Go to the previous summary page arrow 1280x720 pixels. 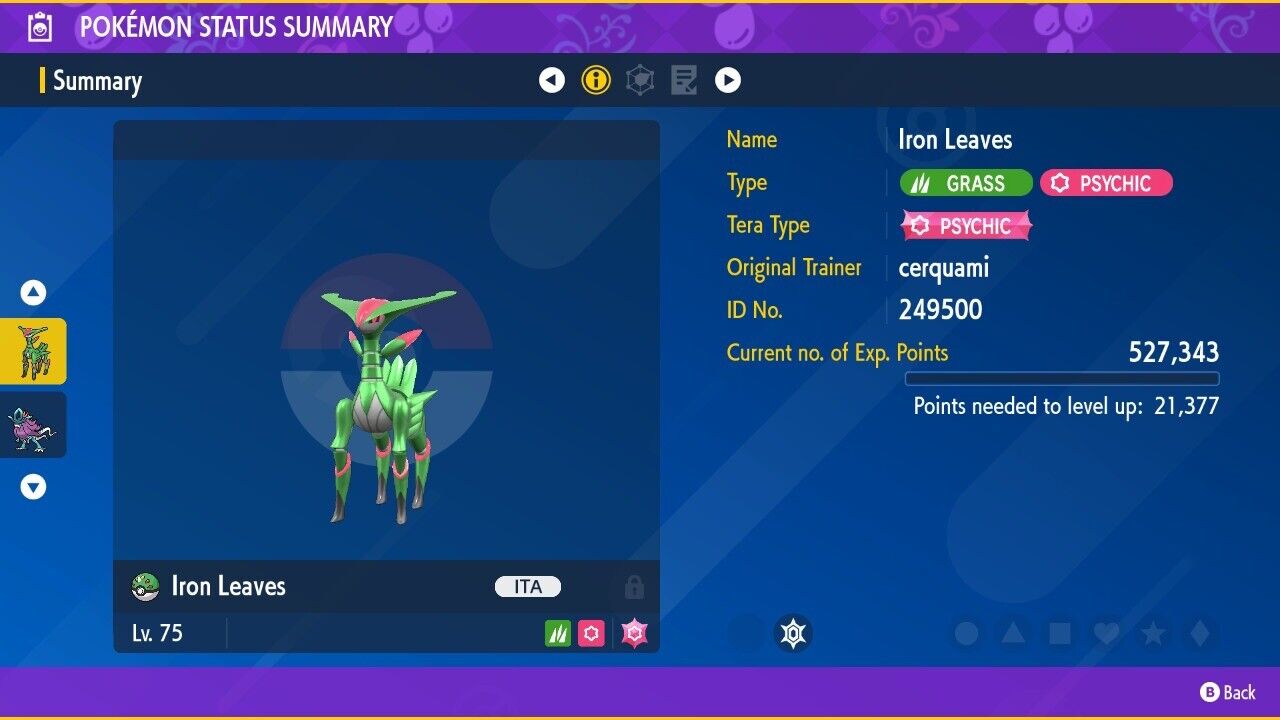point(552,80)
